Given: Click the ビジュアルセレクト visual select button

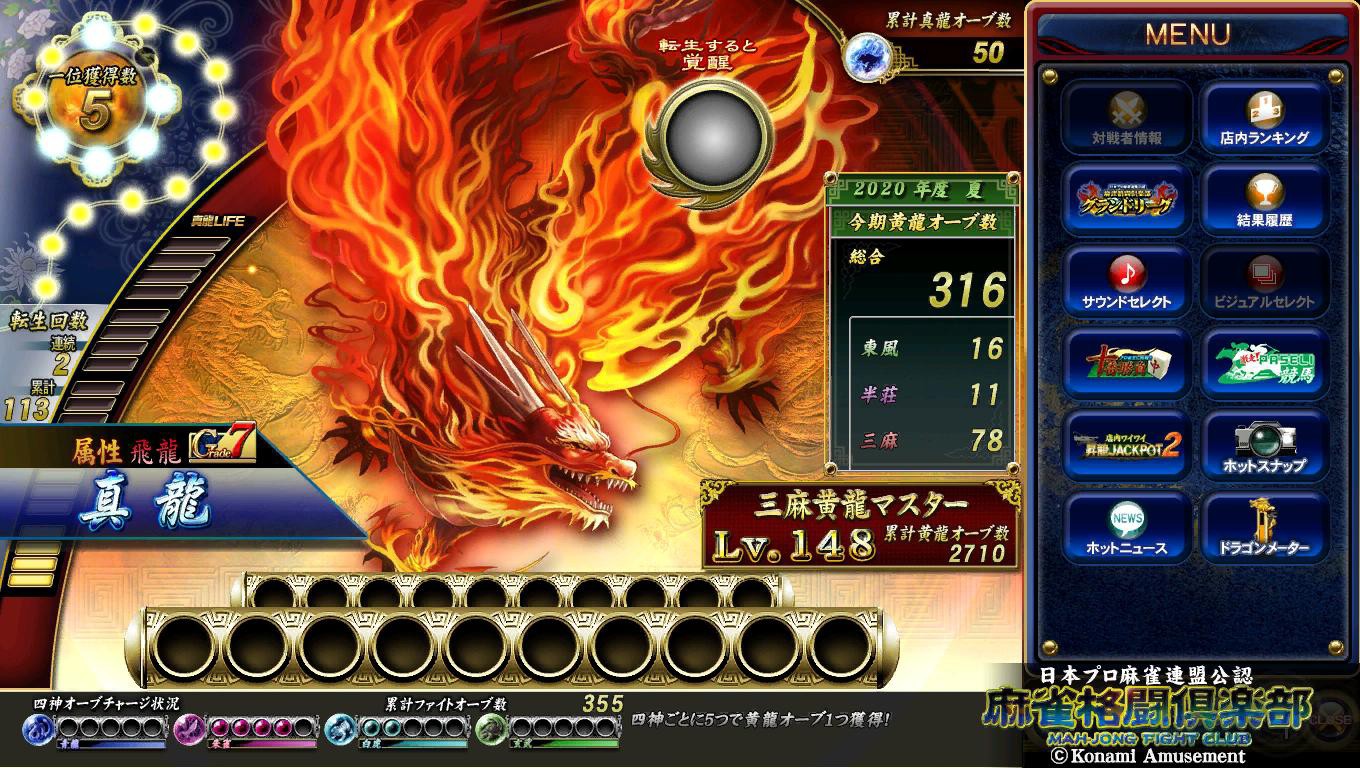Looking at the screenshot, I should click(1265, 282).
